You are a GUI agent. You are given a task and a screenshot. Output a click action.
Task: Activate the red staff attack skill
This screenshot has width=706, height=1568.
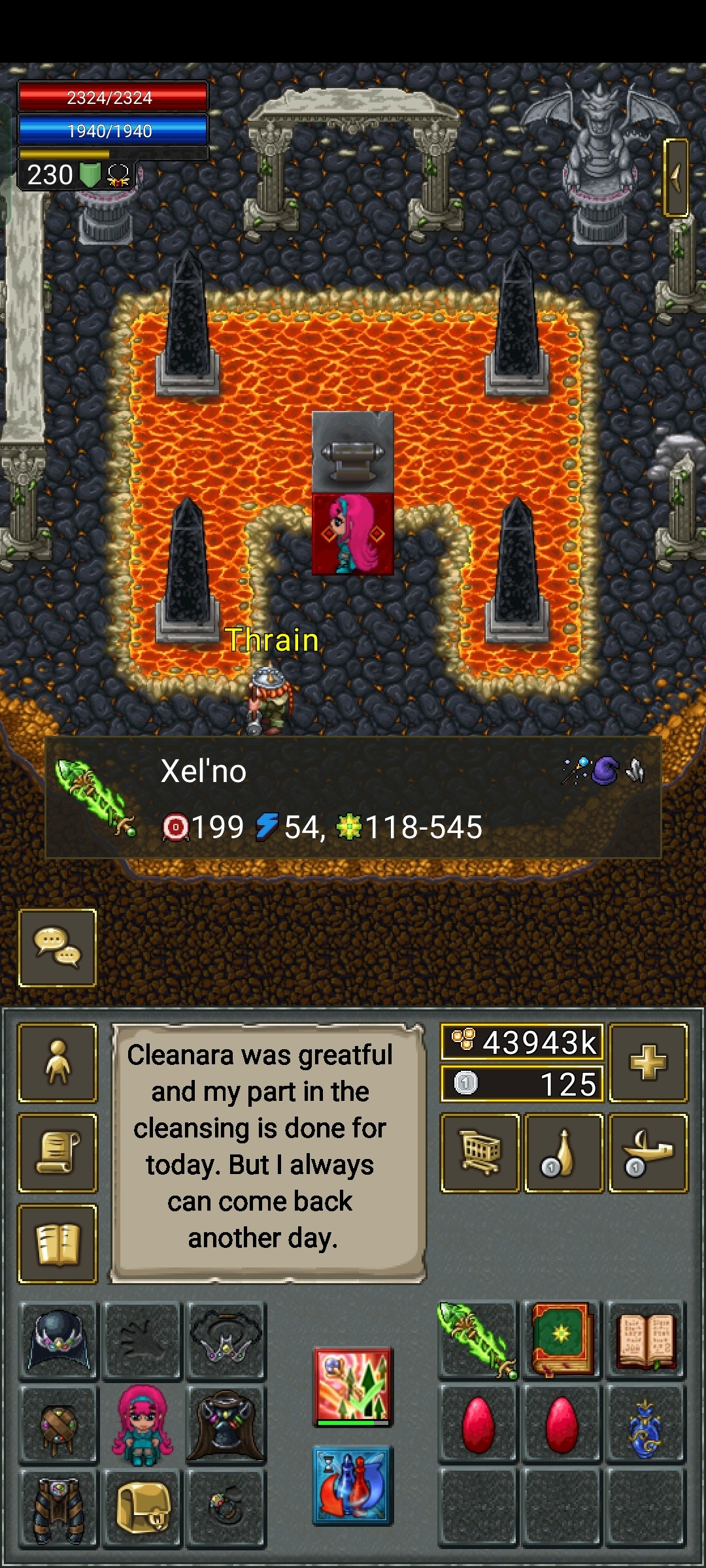tap(353, 1386)
